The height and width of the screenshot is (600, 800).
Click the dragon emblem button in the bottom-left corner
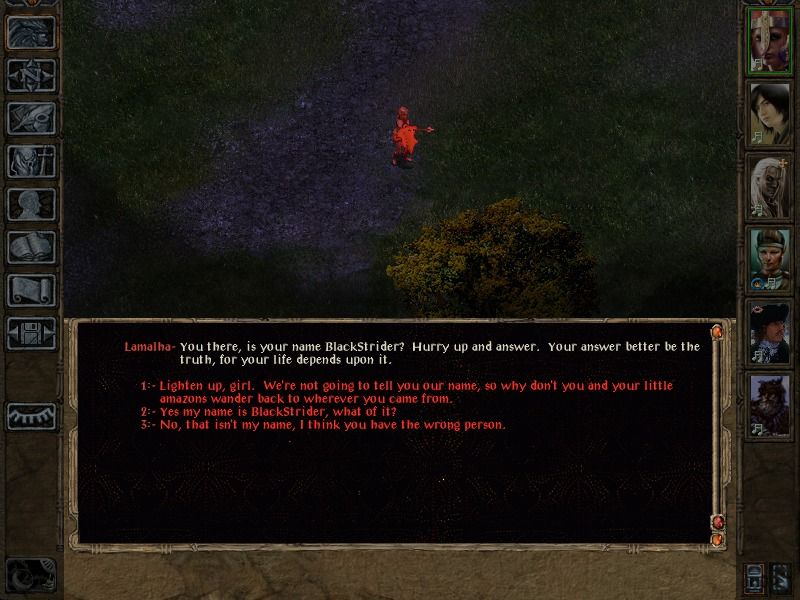[x=28, y=574]
